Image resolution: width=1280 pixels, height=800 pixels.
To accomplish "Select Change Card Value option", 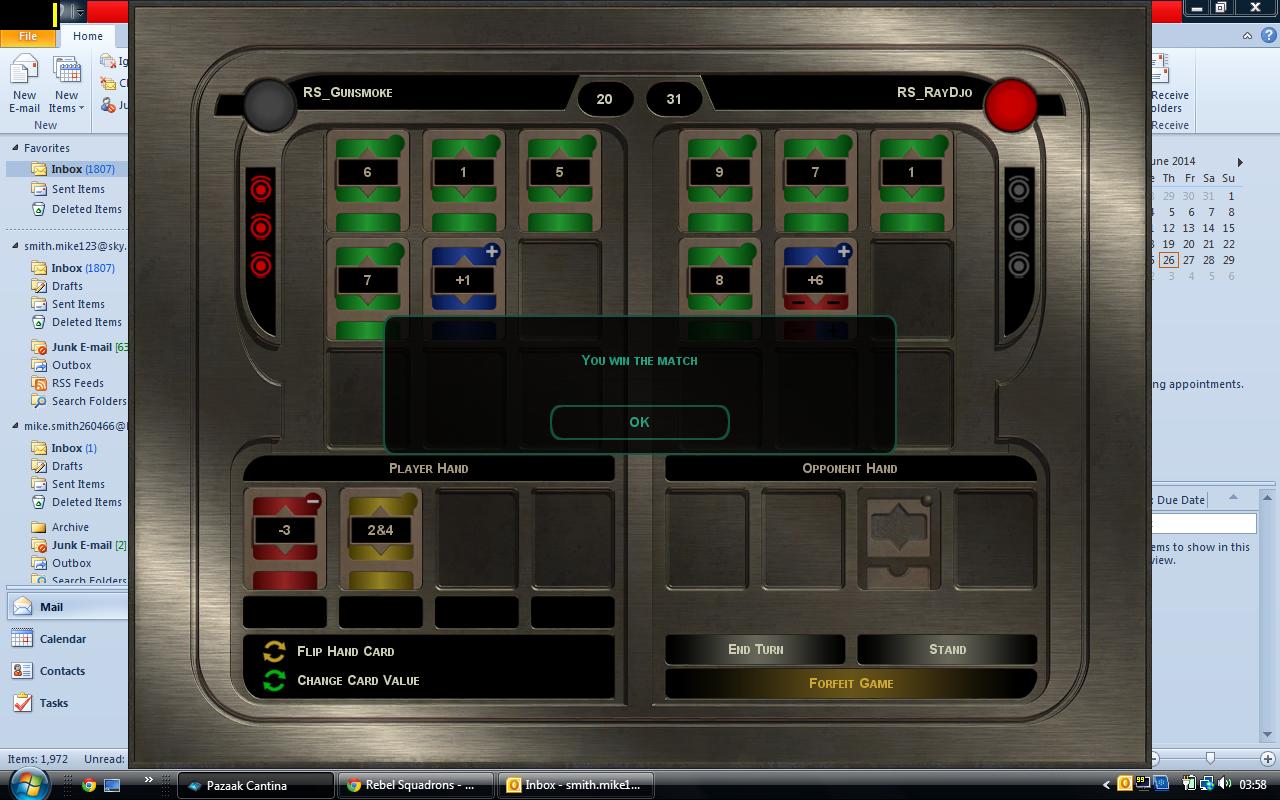I will click(357, 680).
